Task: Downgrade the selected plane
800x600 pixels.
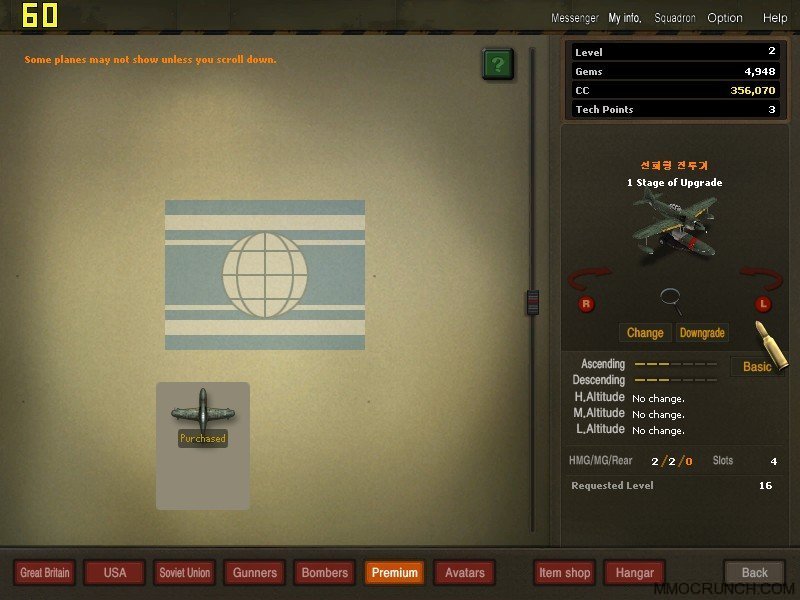Action: [702, 333]
